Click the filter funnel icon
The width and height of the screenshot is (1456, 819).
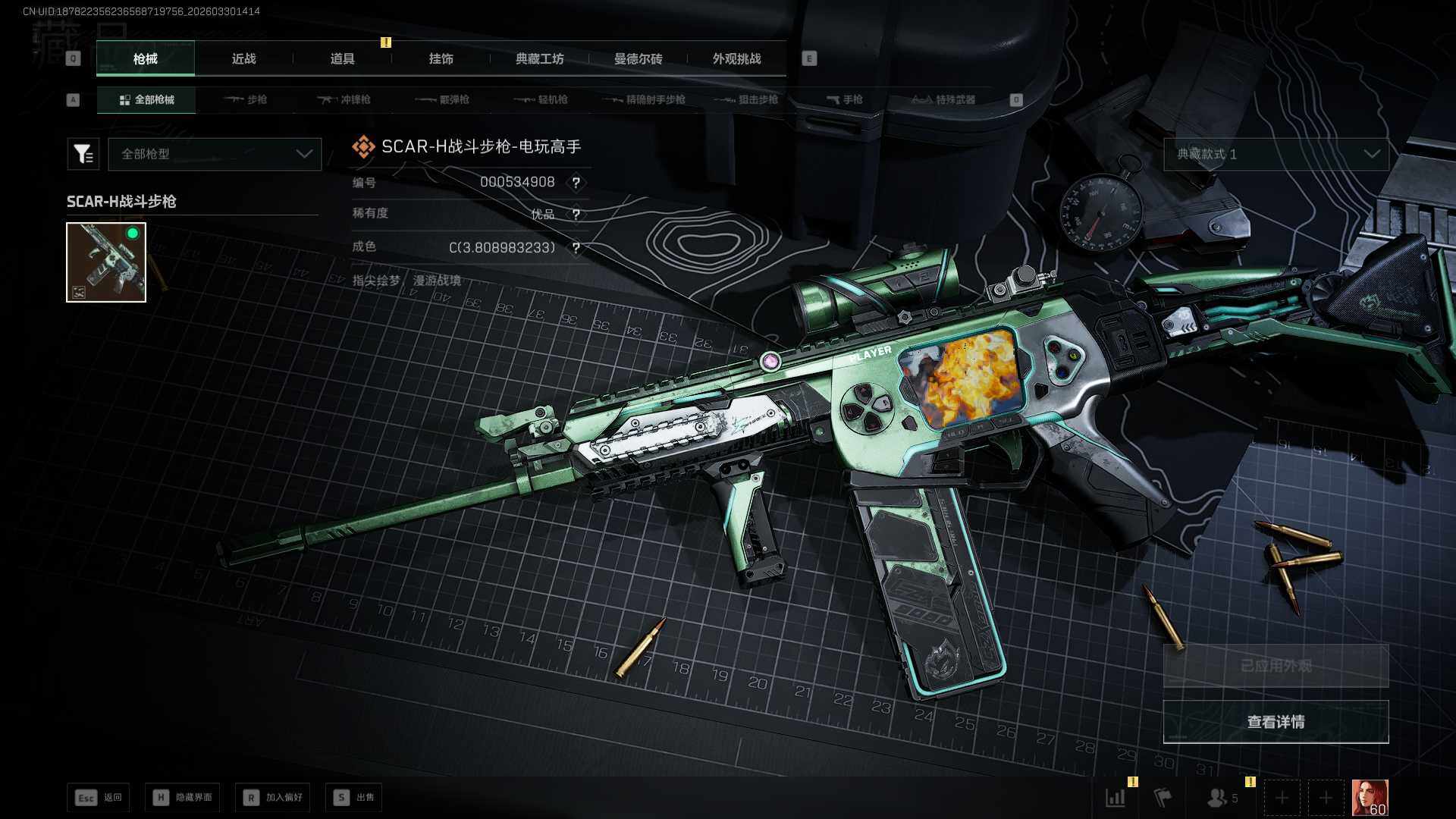coord(83,154)
